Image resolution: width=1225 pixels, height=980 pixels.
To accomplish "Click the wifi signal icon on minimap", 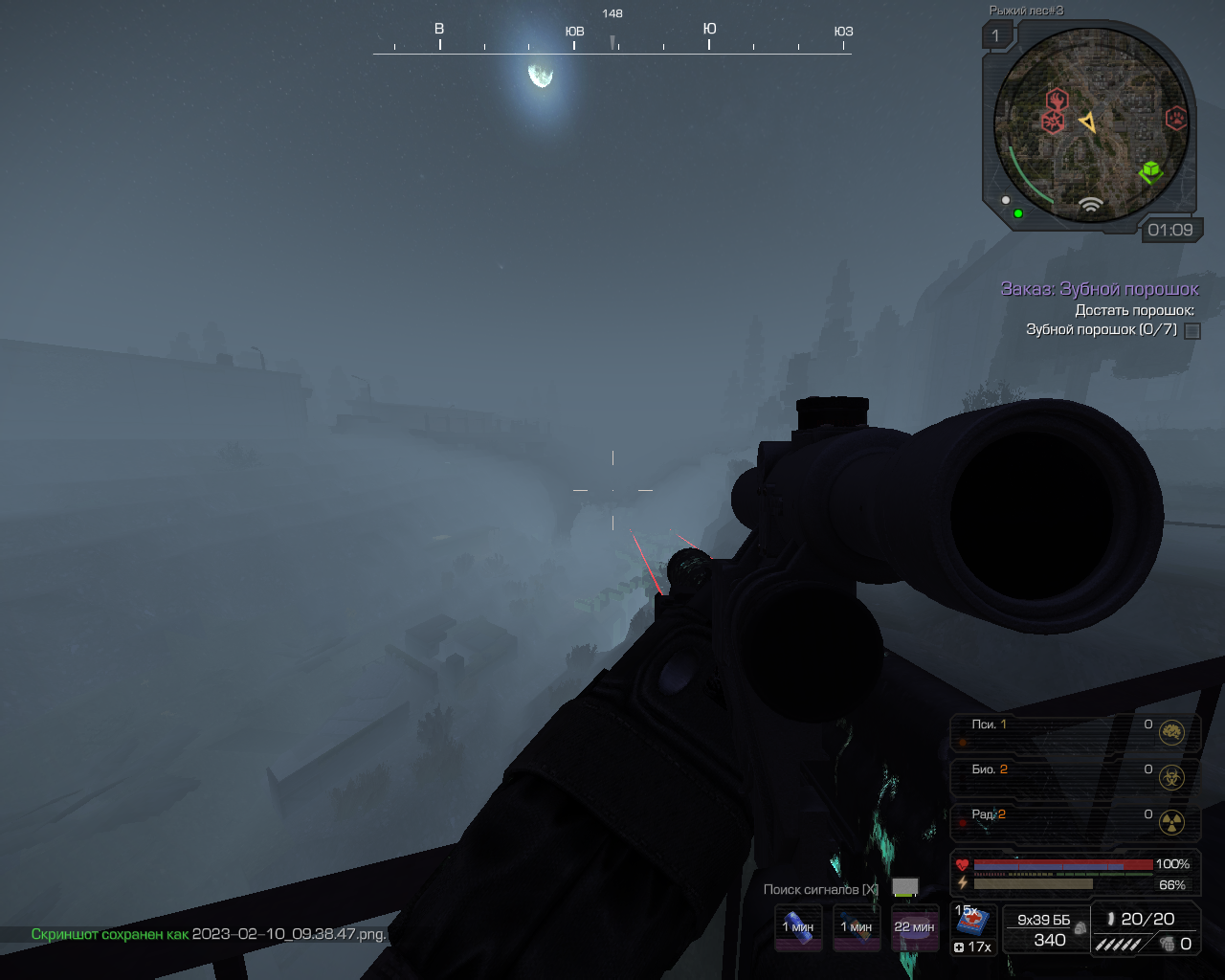I will 1090,204.
